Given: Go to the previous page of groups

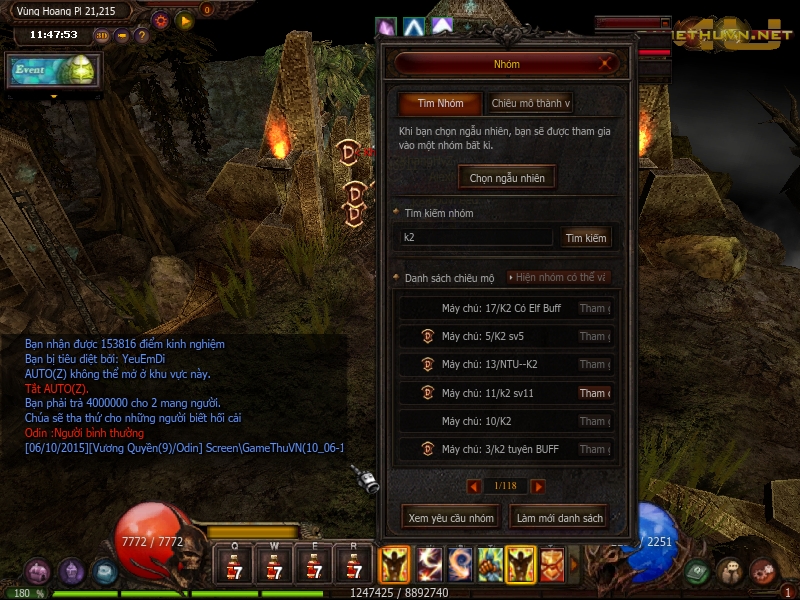Looking at the screenshot, I should pyautogui.click(x=475, y=486).
